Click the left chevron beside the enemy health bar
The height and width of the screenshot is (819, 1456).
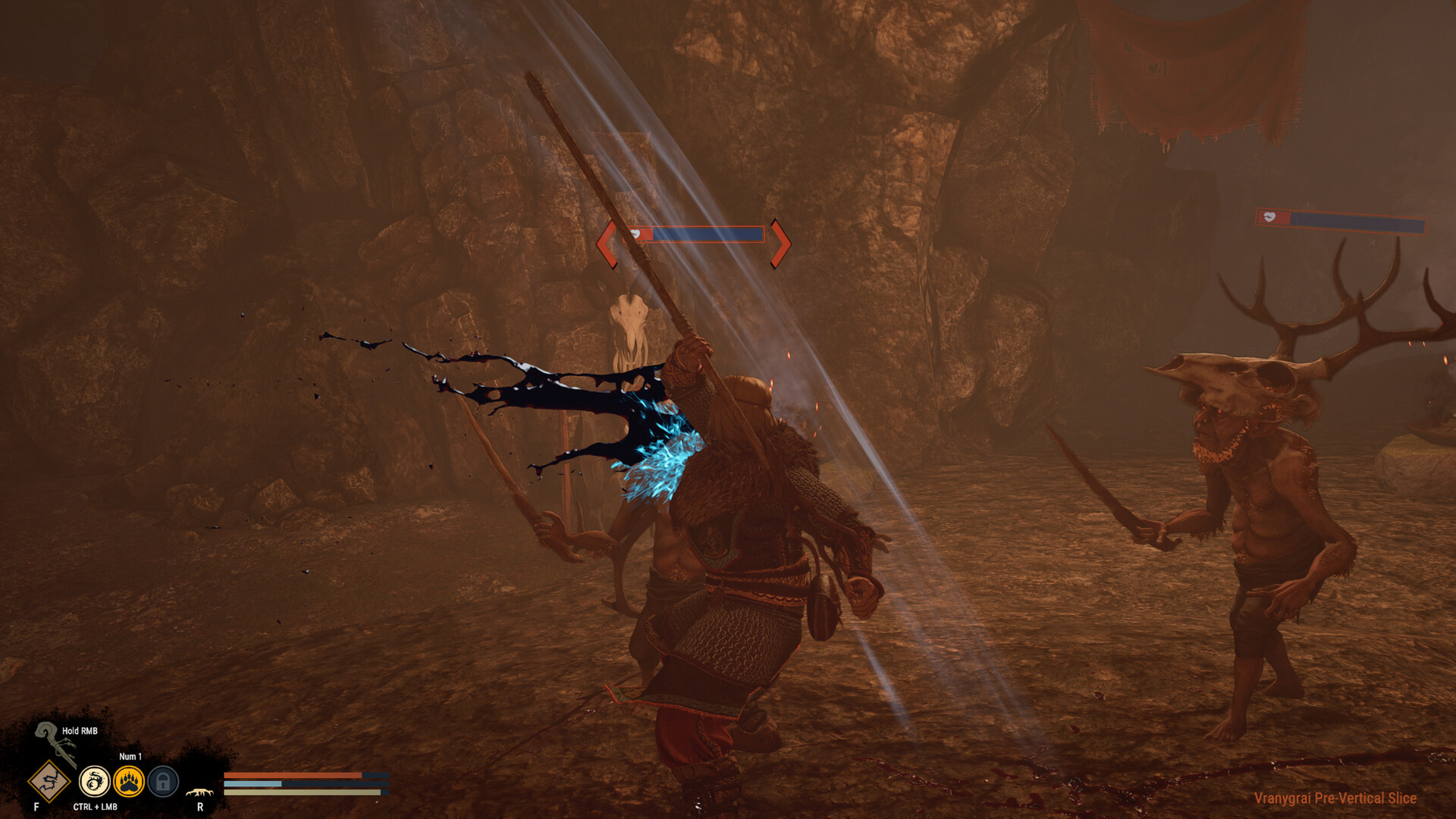point(607,242)
